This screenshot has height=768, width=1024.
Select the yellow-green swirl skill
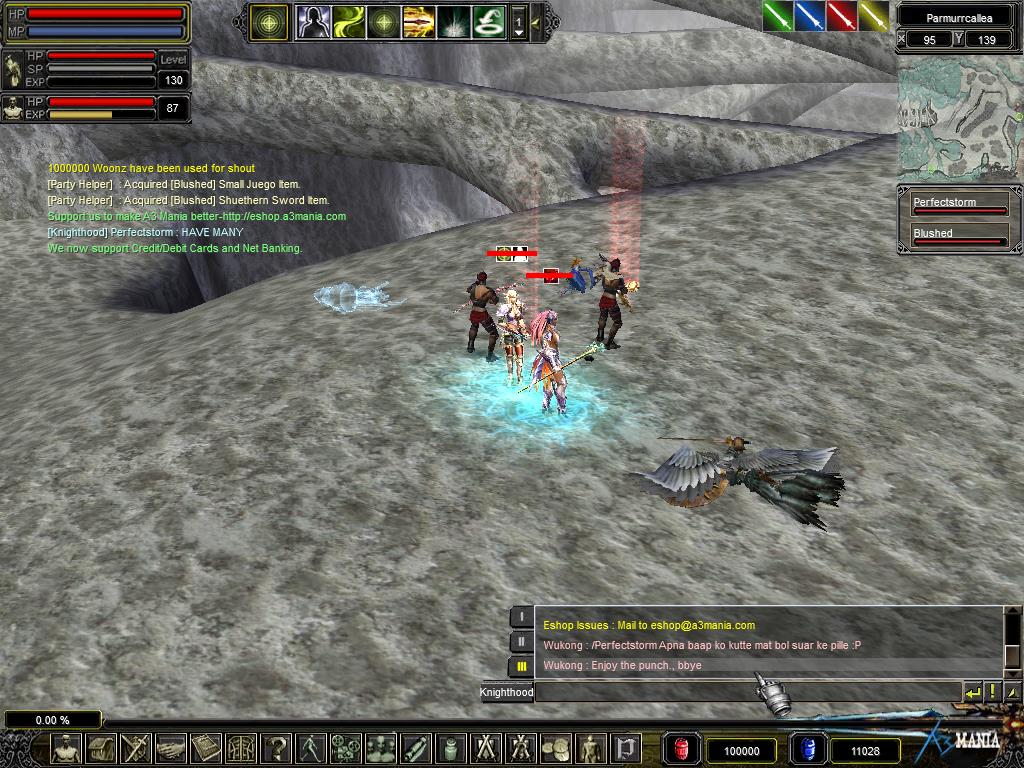click(348, 21)
